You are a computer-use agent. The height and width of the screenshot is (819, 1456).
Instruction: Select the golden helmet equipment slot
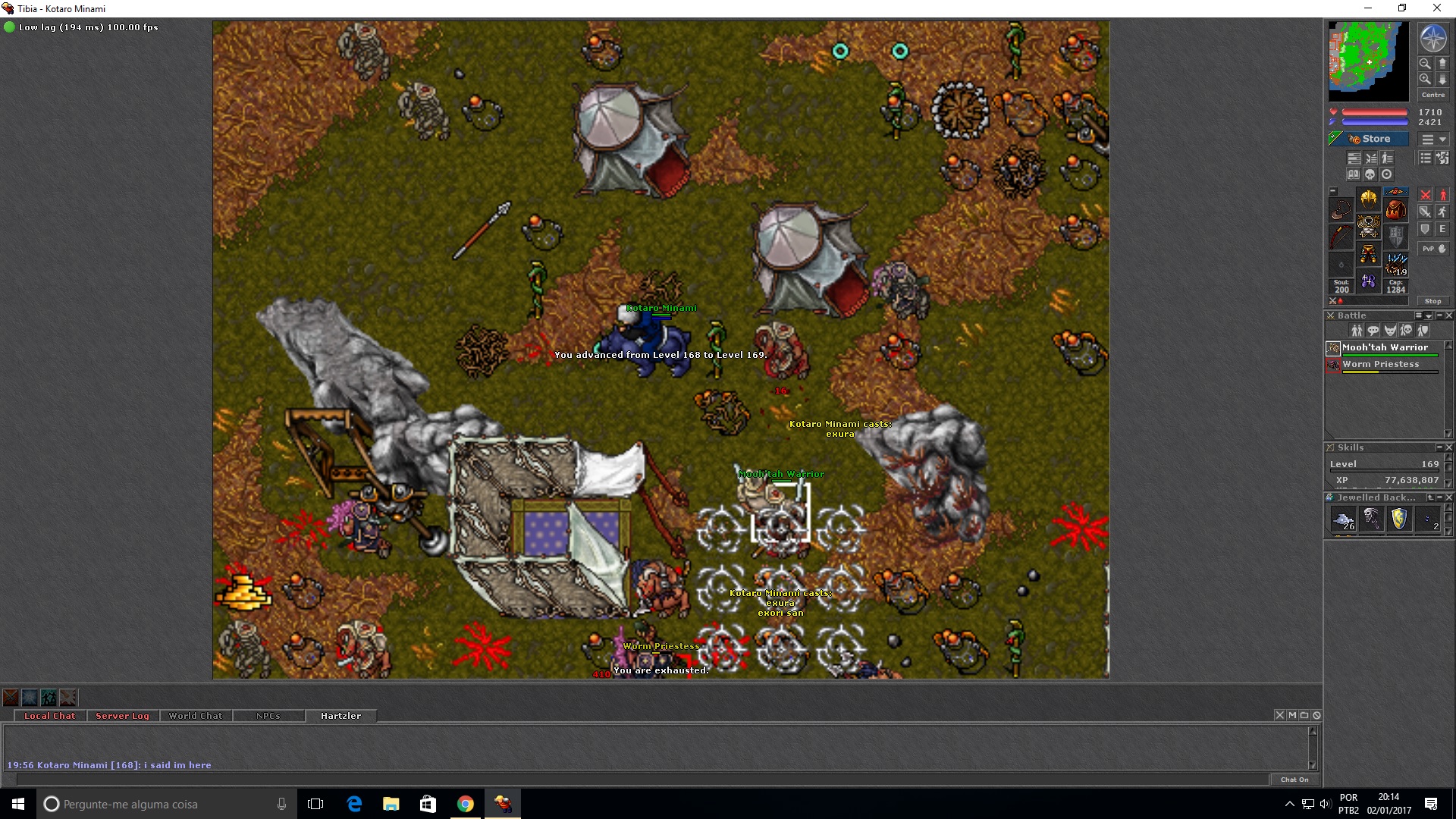1368,199
